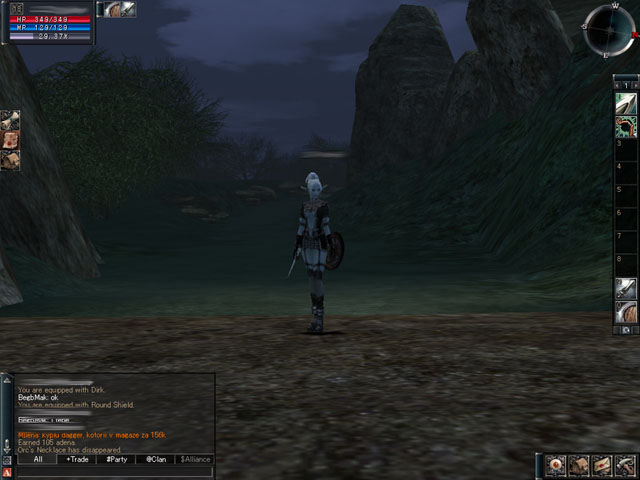
Task: Open the inventory bag icon
Action: pos(579,465)
